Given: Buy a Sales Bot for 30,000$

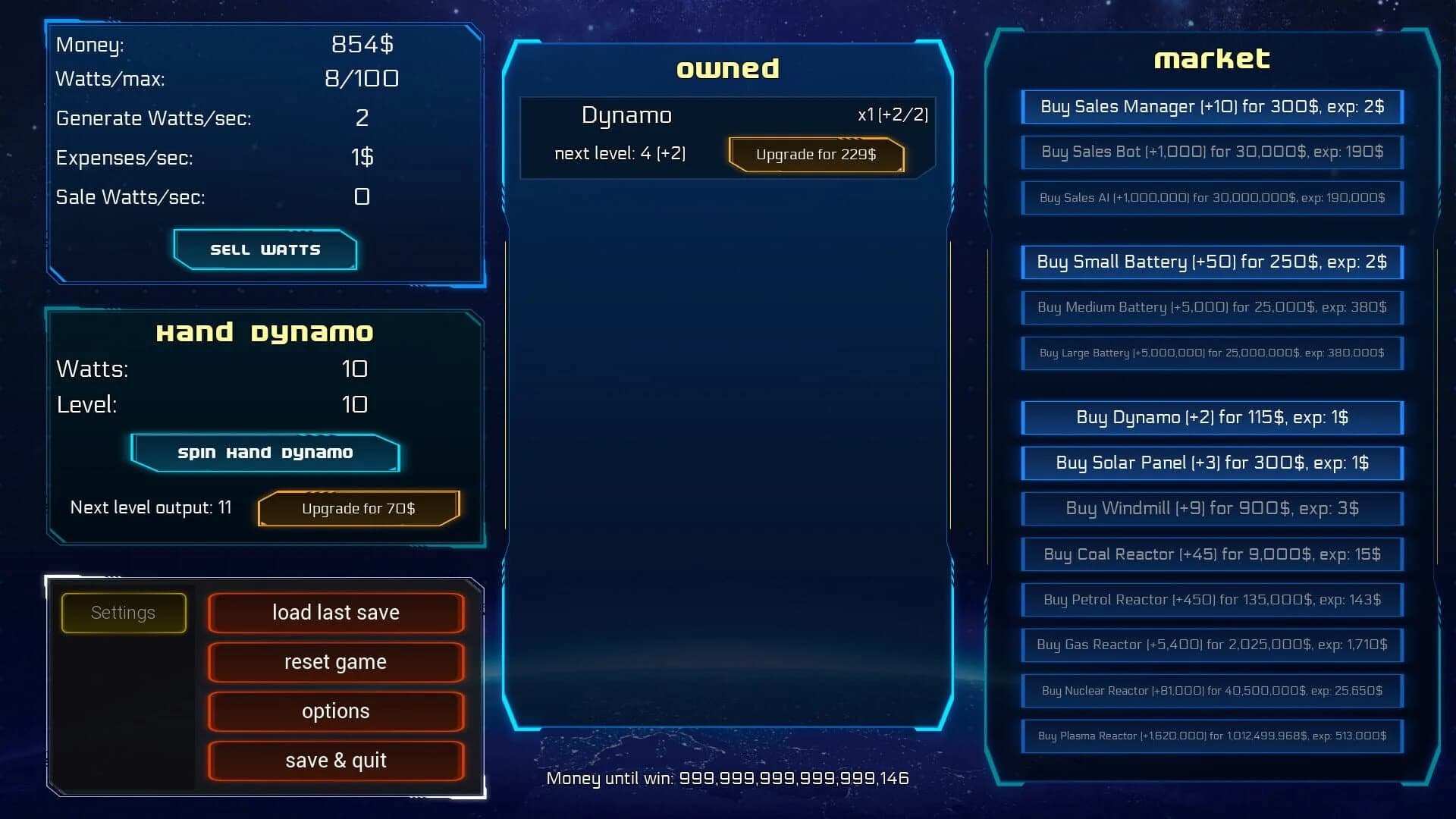Looking at the screenshot, I should 1211,152.
